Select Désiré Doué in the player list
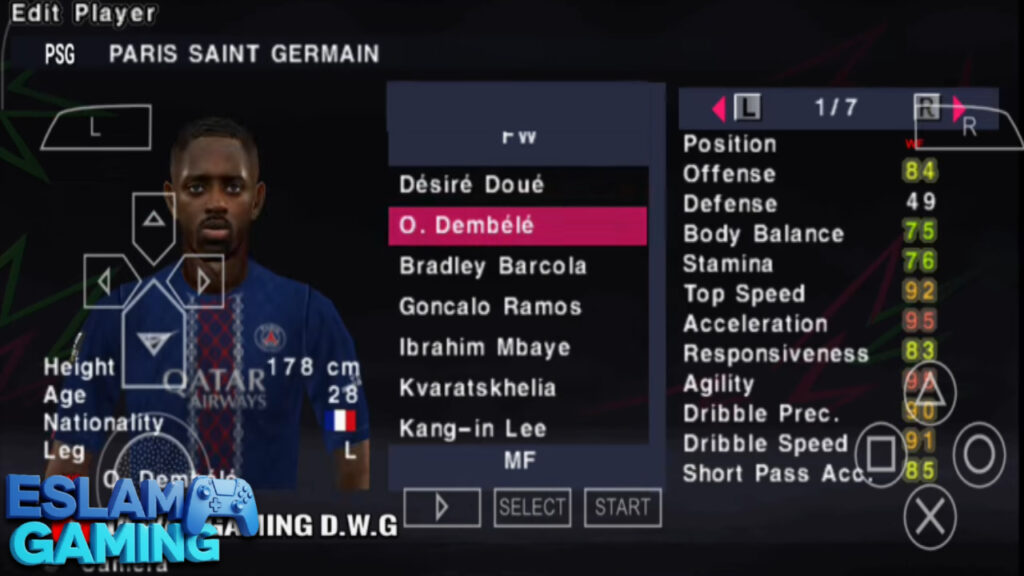 point(472,185)
